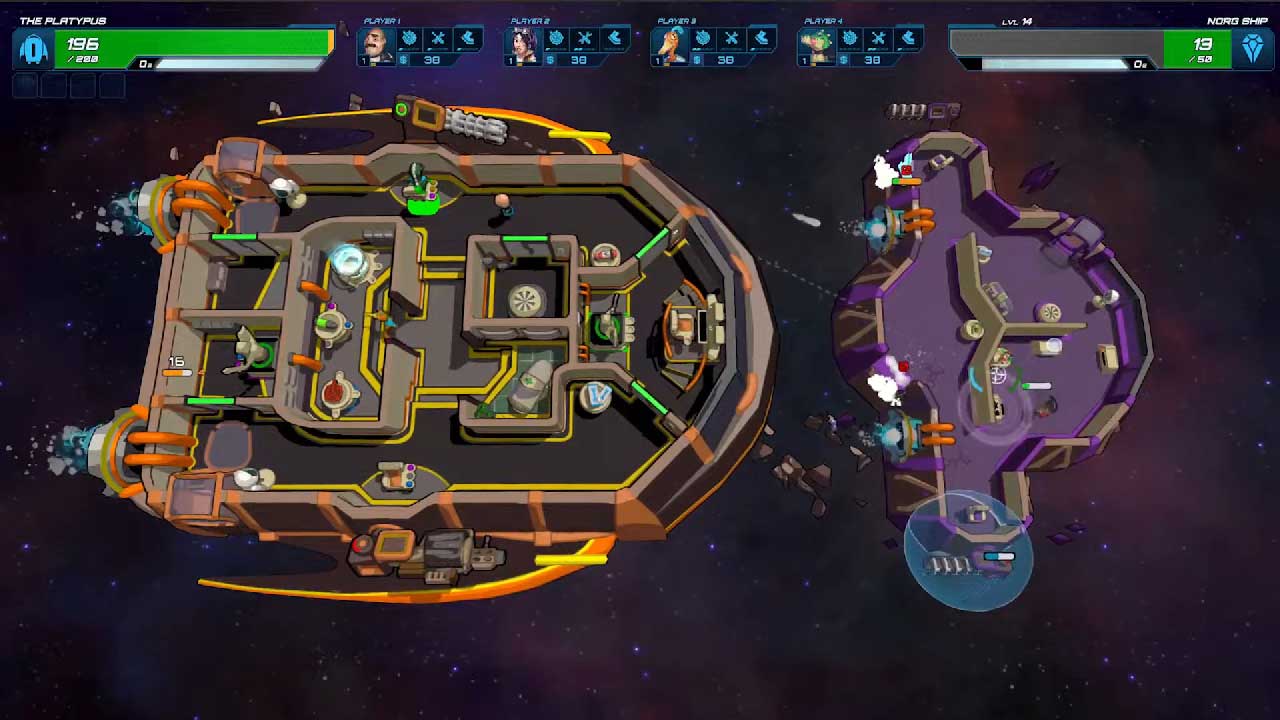Click Player 4's round gear icon
Viewport: 1280px width, 720px height.
point(850,39)
